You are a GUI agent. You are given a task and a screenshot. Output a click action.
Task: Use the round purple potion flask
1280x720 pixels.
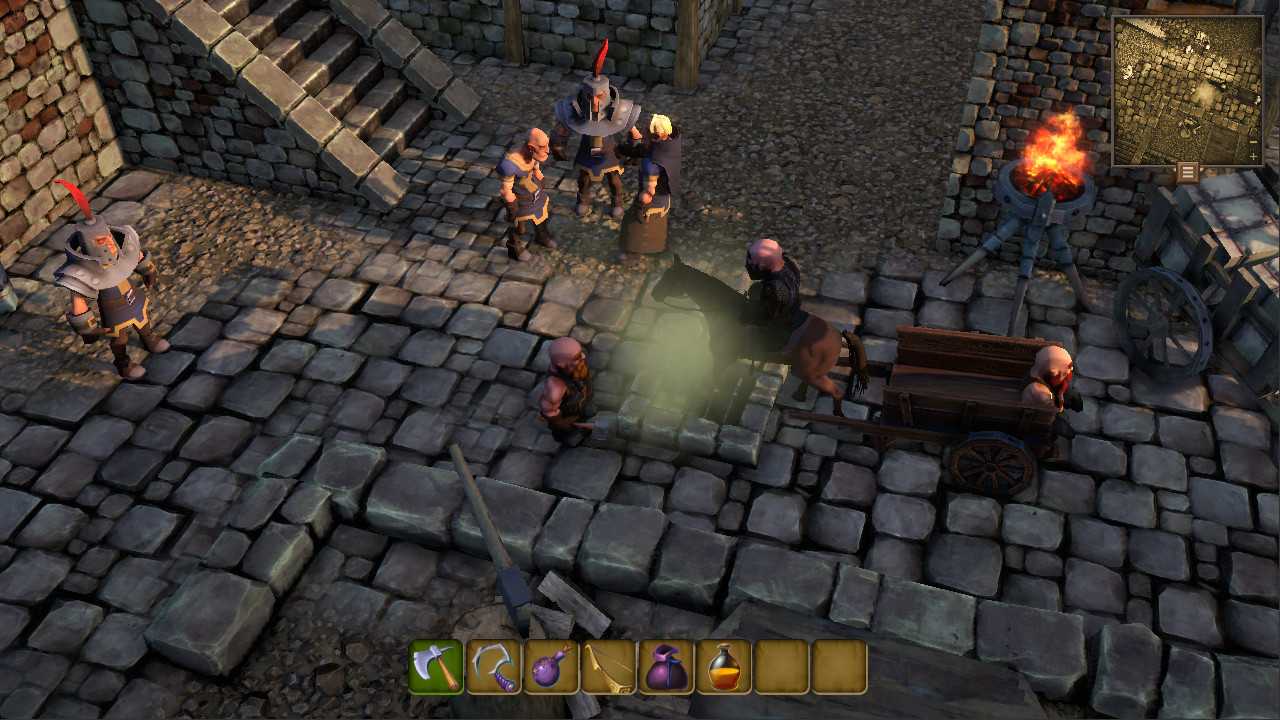click(551, 666)
